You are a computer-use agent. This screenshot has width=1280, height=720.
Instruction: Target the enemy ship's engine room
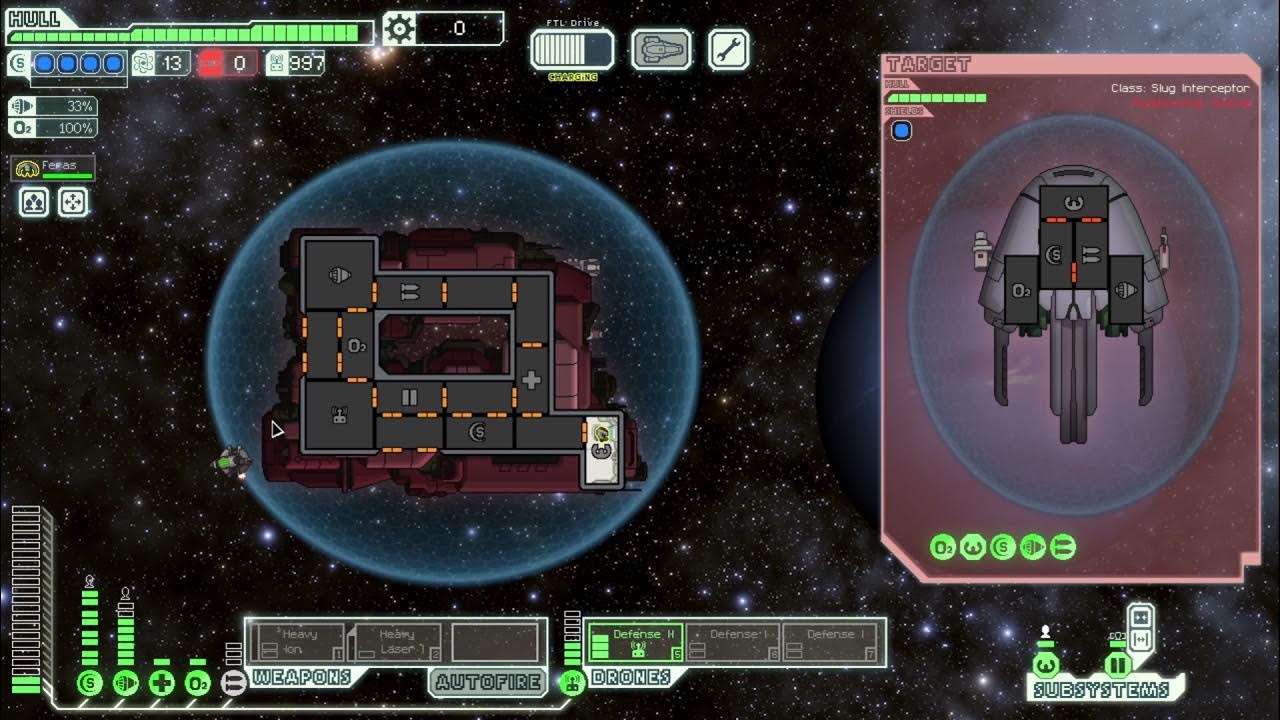1126,291
